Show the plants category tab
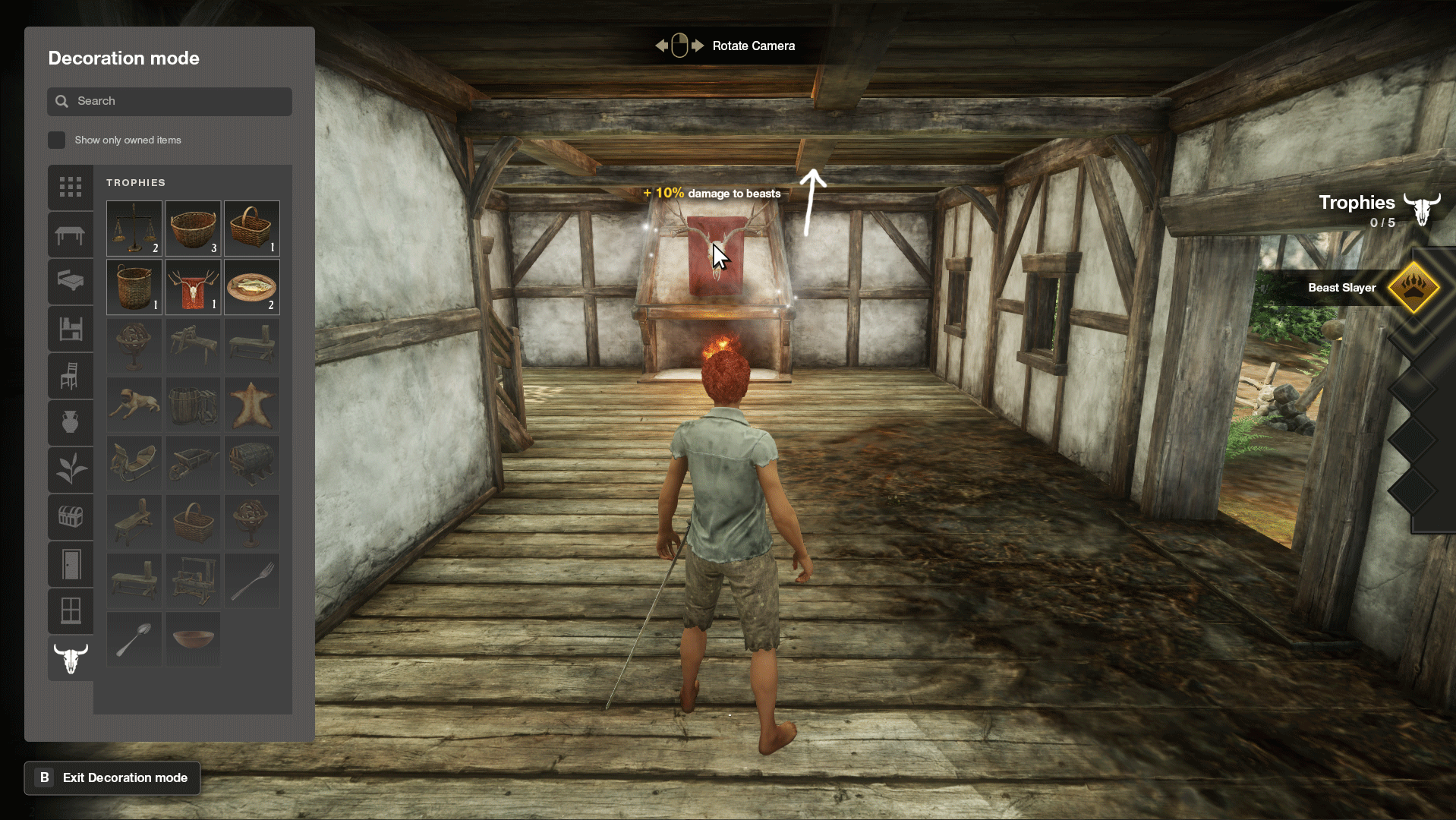Image resolution: width=1456 pixels, height=820 pixels. click(x=71, y=469)
